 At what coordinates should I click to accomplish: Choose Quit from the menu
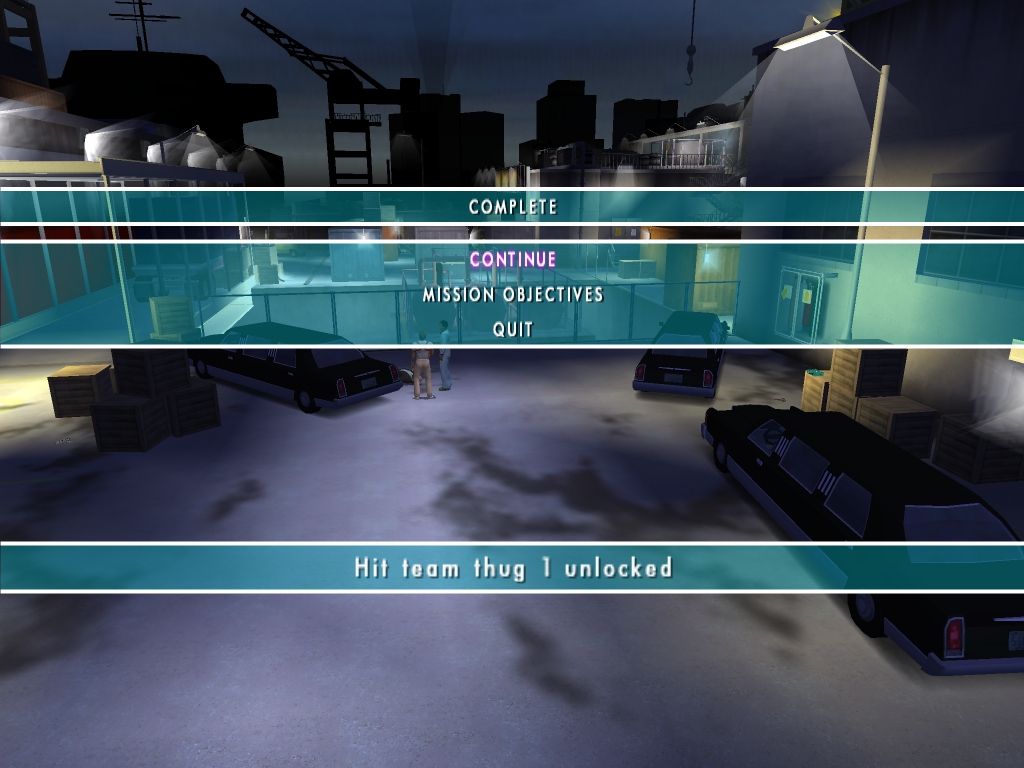[x=512, y=329]
